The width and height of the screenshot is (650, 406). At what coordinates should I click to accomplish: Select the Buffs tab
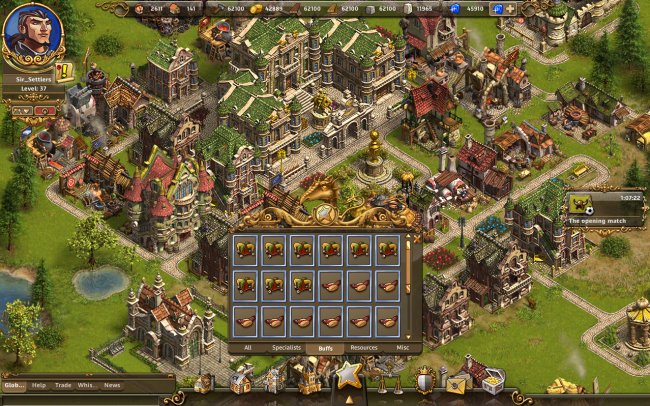tap(325, 348)
